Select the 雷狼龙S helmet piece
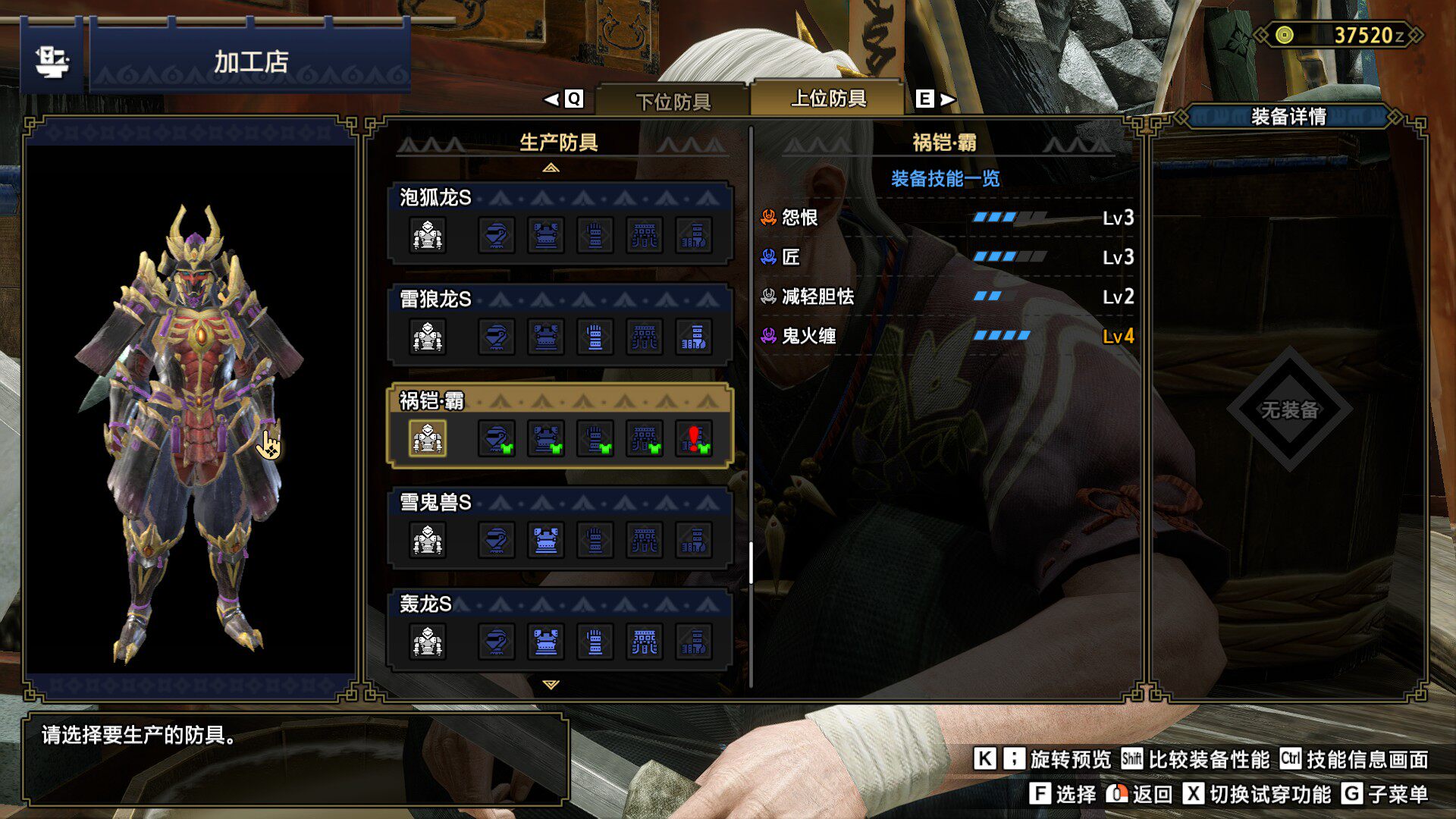The width and height of the screenshot is (1456, 819). point(497,337)
